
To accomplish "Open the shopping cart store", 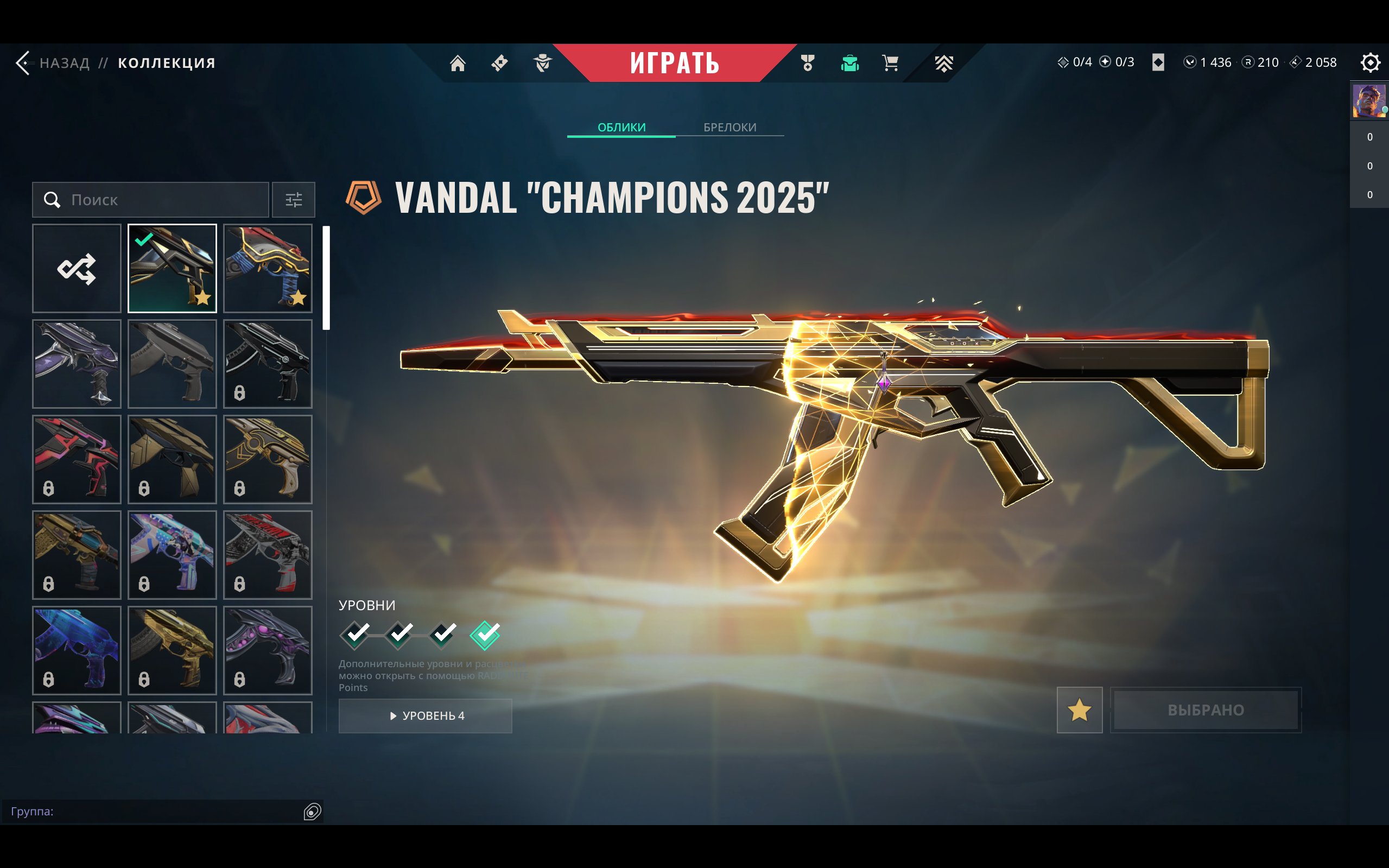I will pos(890,62).
